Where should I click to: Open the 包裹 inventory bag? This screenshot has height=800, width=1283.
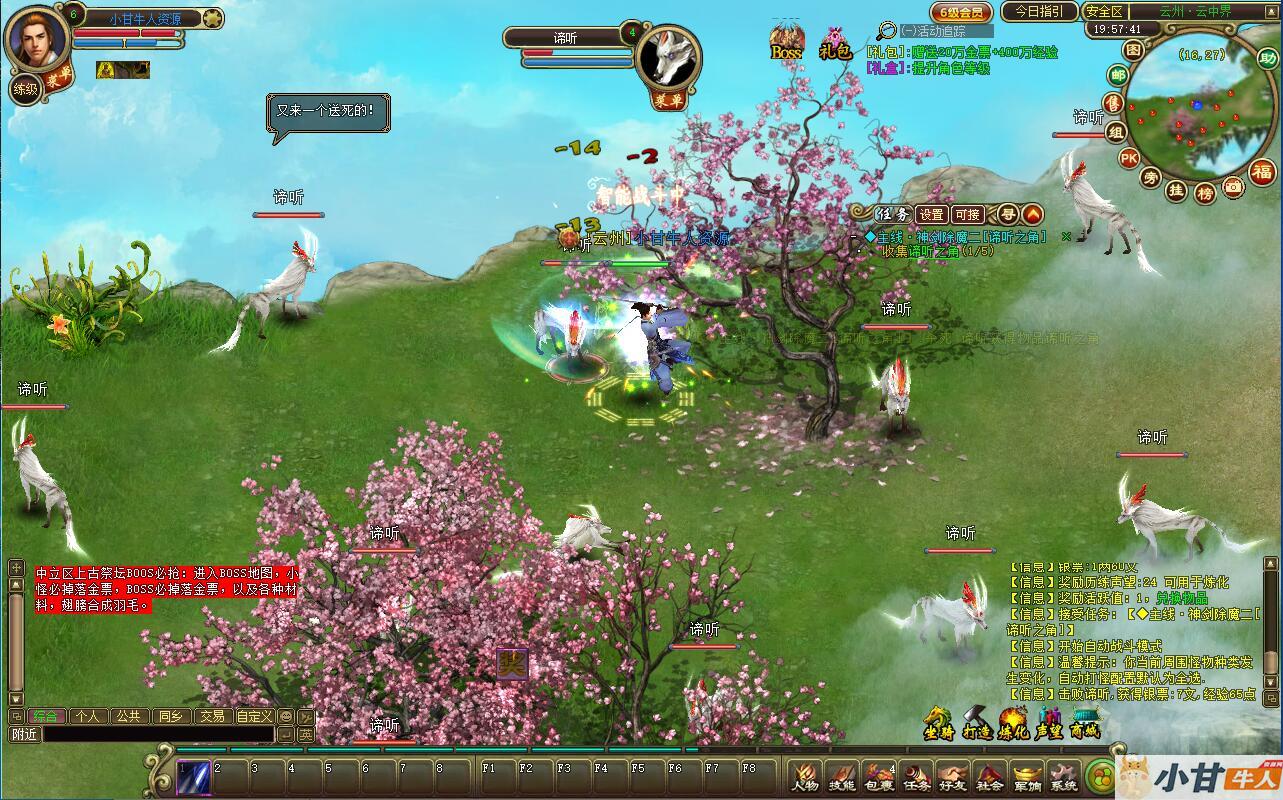point(878,776)
